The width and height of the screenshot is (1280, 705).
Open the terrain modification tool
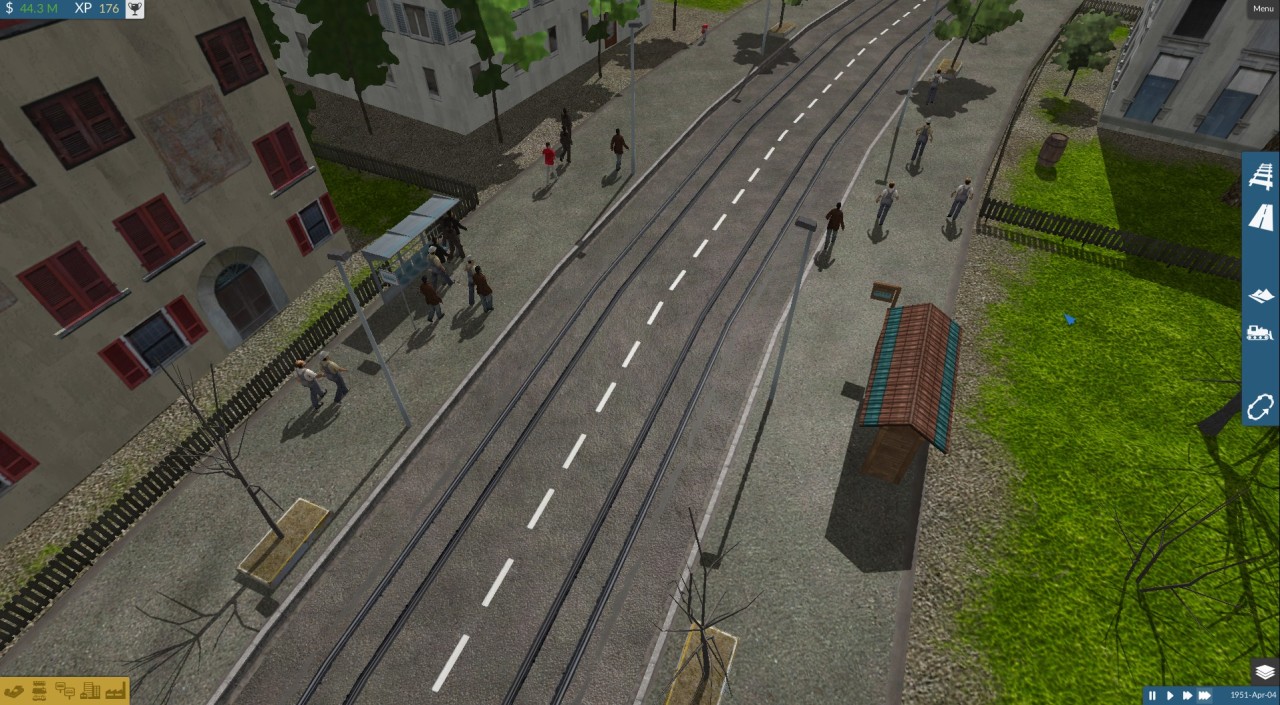coord(1261,295)
